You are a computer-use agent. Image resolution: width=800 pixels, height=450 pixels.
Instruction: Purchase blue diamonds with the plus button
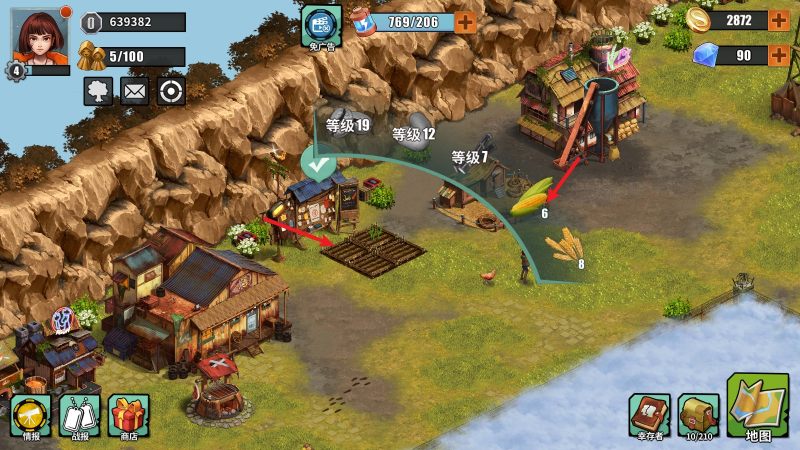(779, 55)
